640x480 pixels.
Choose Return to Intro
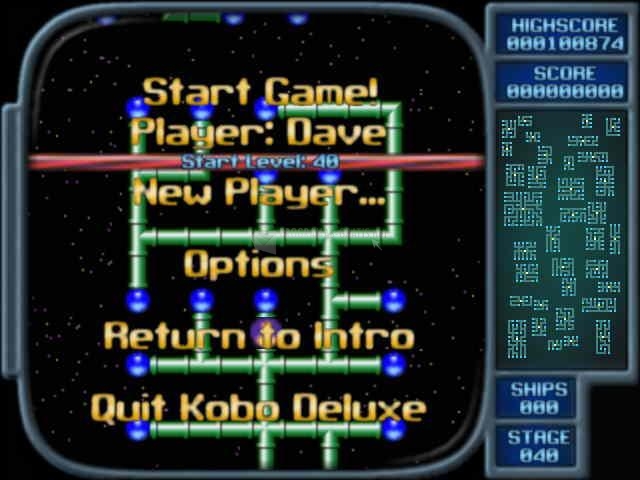[x=258, y=336]
